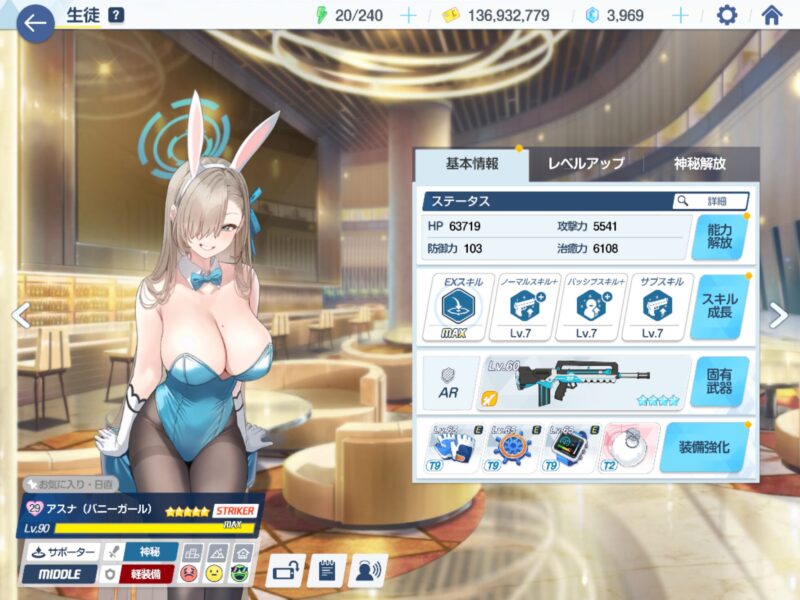
Task: Open the 神秘解放 tab
Action: click(x=700, y=164)
